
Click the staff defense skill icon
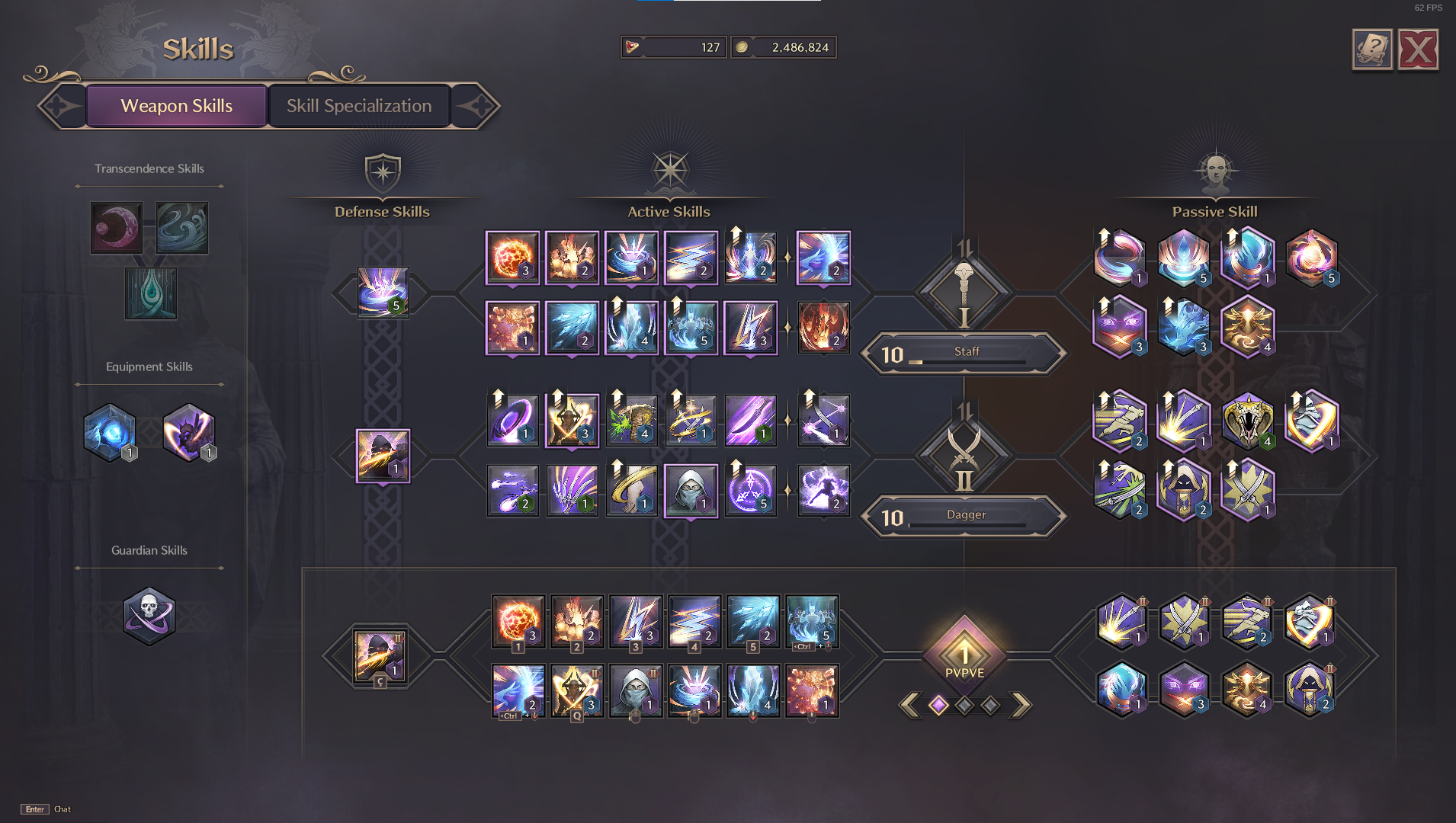(383, 292)
